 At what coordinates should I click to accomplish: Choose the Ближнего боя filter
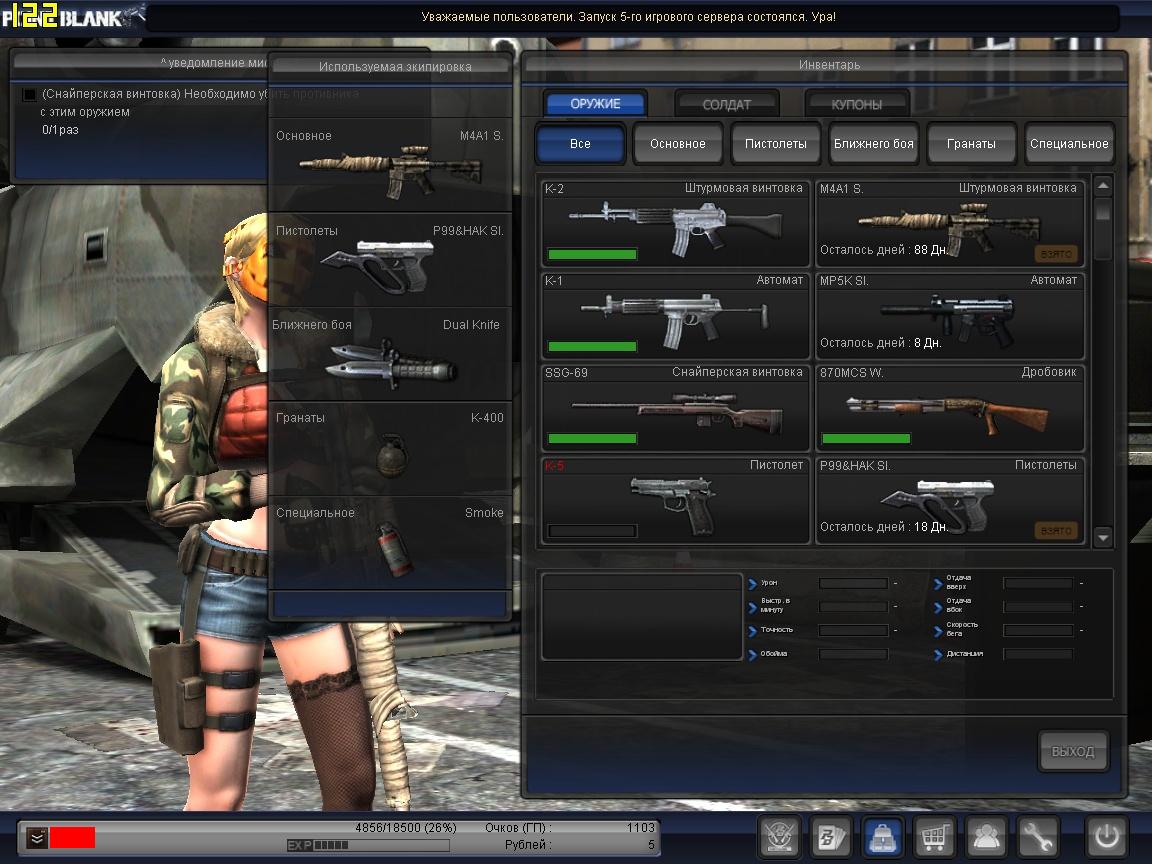(x=873, y=143)
